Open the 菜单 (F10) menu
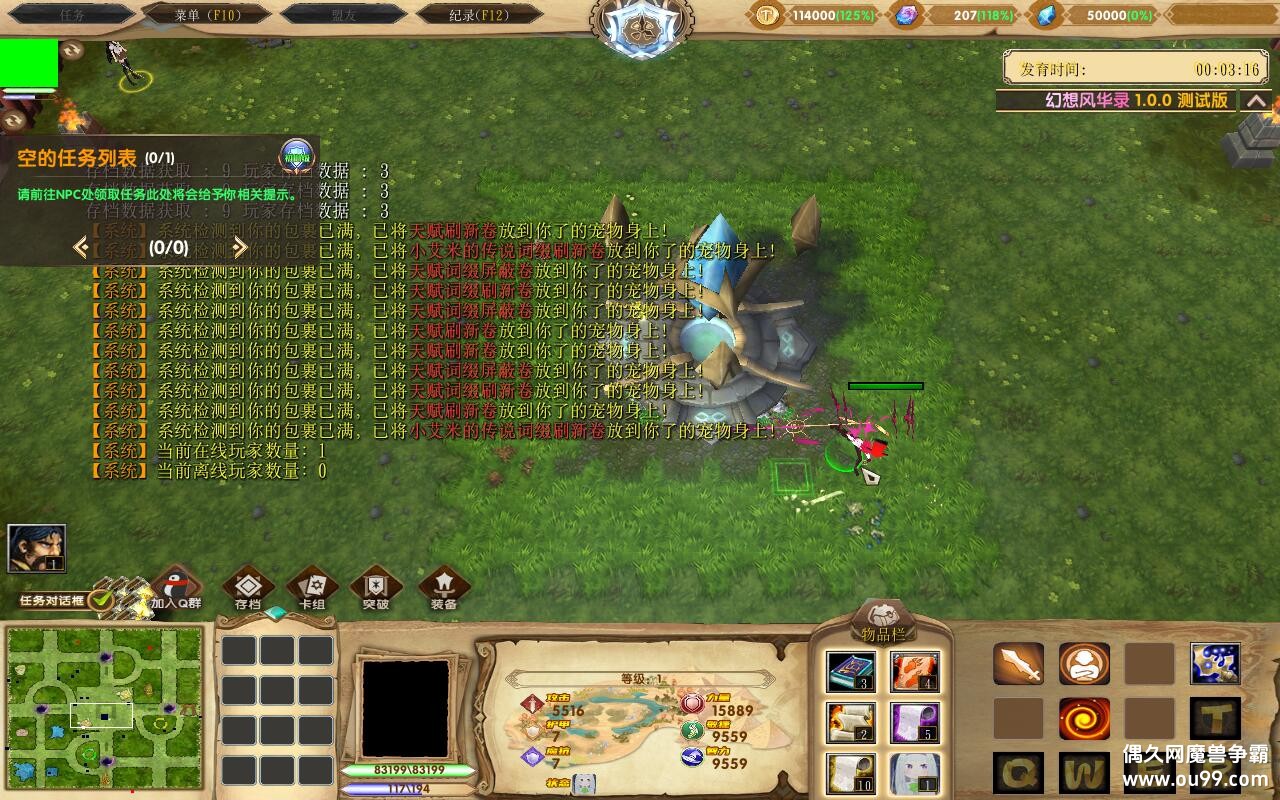Image resolution: width=1280 pixels, height=800 pixels. pos(207,14)
